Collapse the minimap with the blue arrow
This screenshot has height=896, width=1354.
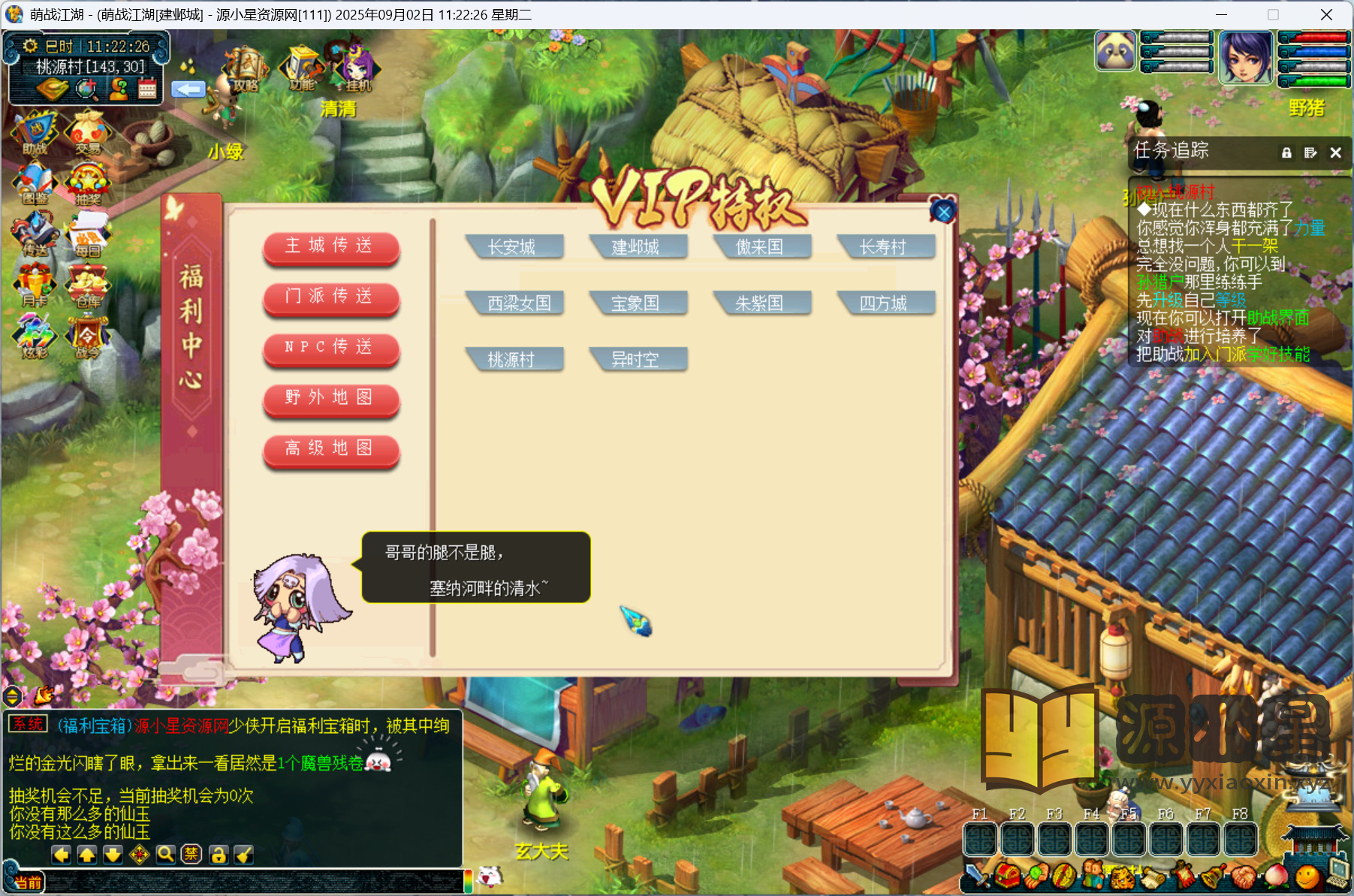[x=188, y=89]
